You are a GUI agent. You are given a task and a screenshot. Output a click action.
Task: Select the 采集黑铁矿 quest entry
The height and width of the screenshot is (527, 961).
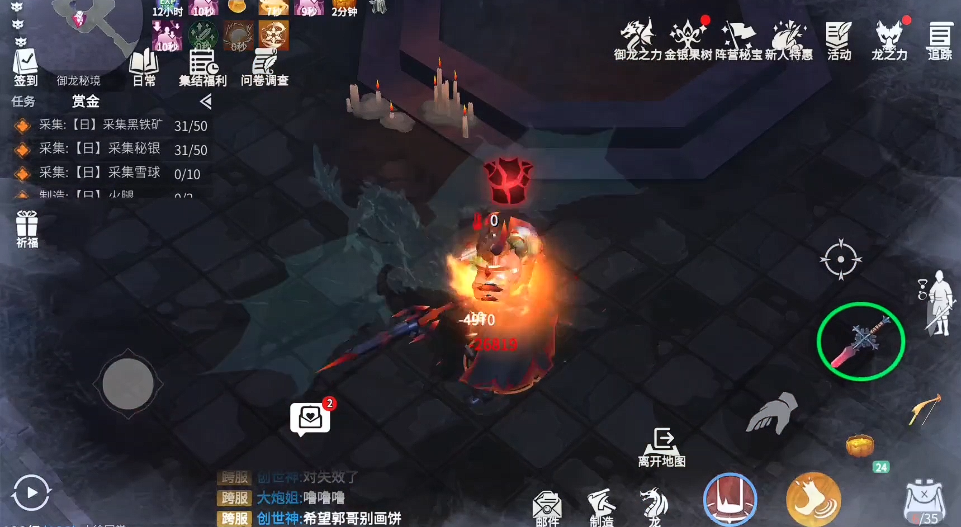coord(110,126)
